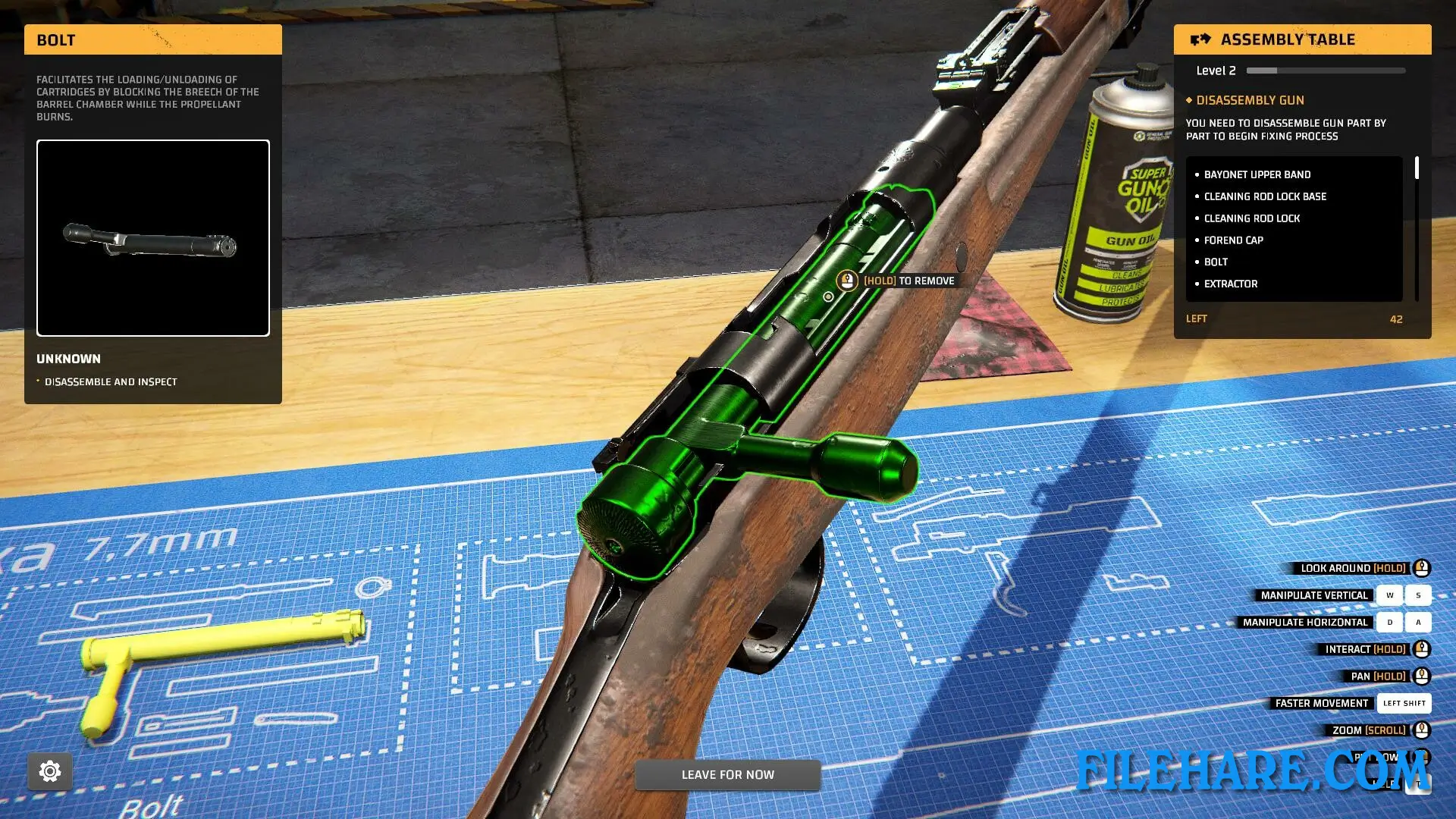Screen dimensions: 1456x819
Task: Click the Disassemble and Inspect text
Action: 109,381
